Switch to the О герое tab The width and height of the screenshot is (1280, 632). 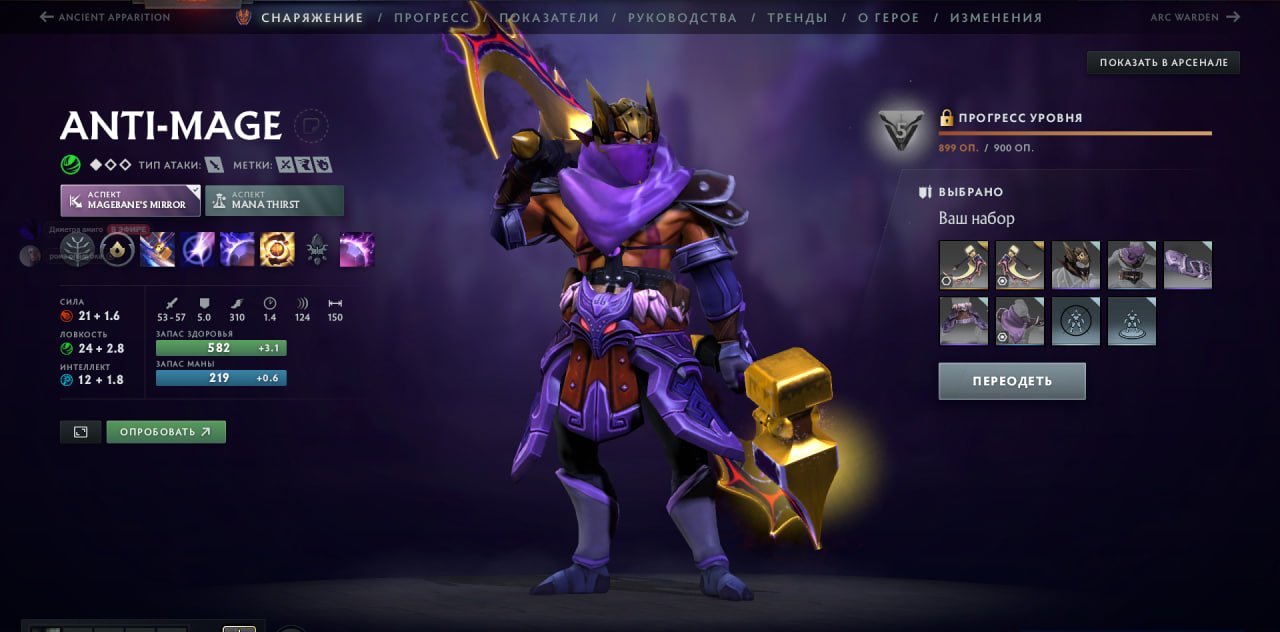tap(887, 18)
